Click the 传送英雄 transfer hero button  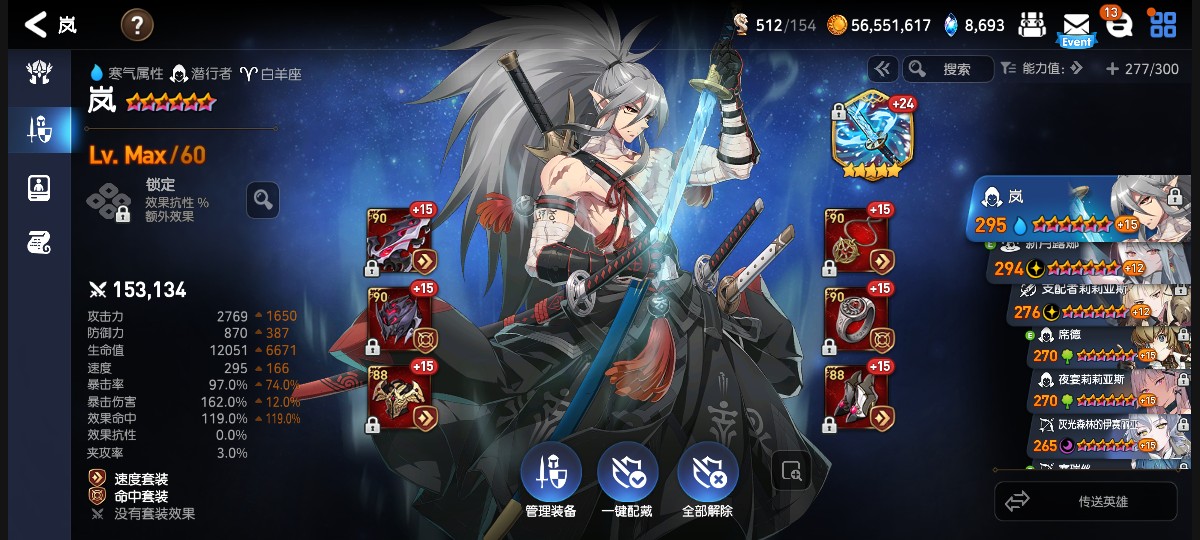1086,501
